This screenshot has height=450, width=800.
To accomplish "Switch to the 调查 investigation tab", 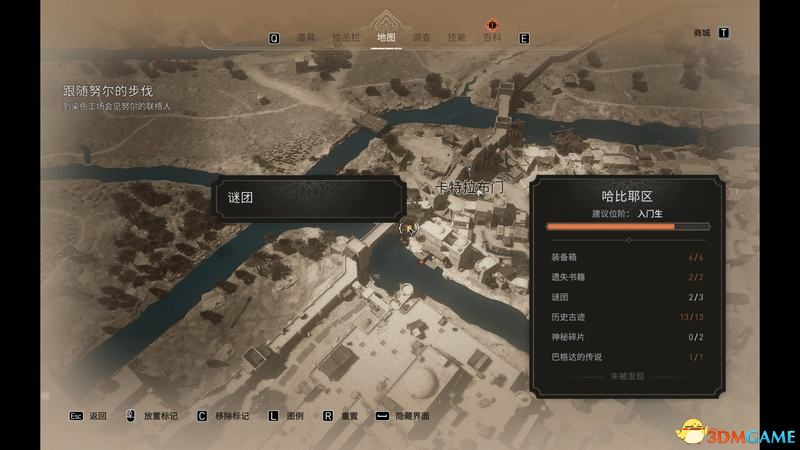I will click(x=422, y=38).
